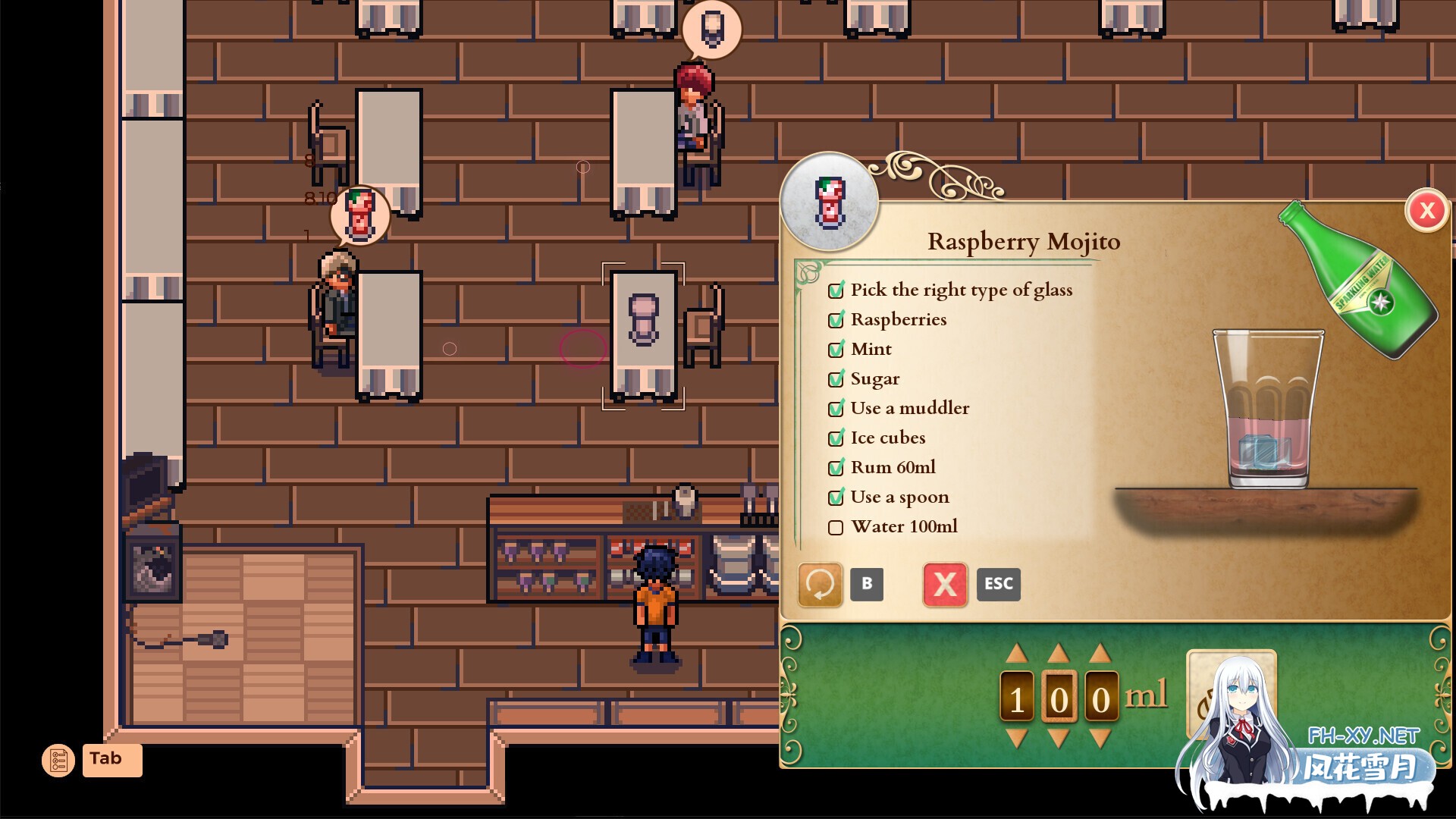Screen dimensions: 1456x819
Task: Click the drink request bubble above the red-haired customer
Action: point(711,30)
